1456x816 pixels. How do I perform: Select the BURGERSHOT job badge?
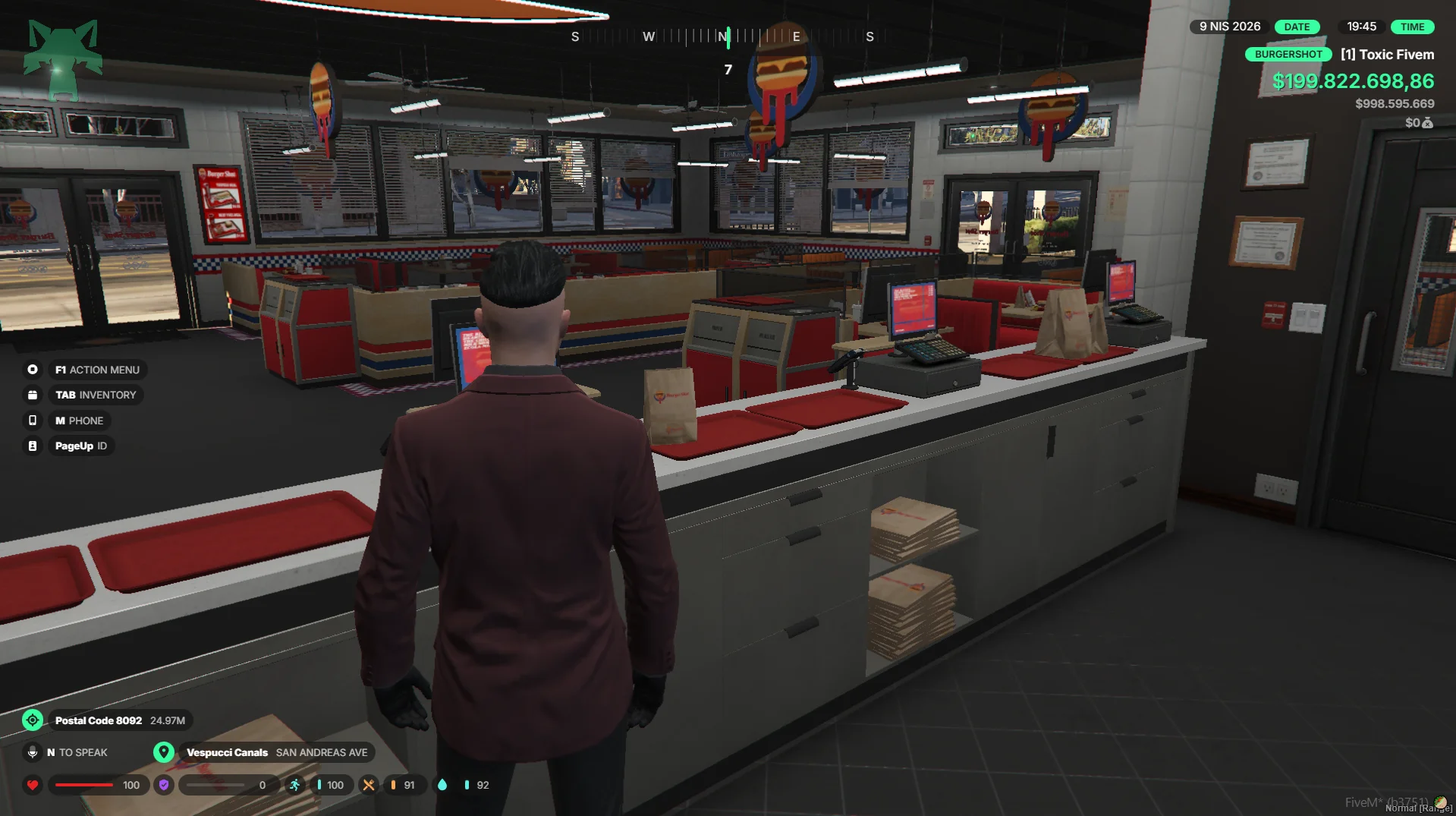tap(1288, 55)
